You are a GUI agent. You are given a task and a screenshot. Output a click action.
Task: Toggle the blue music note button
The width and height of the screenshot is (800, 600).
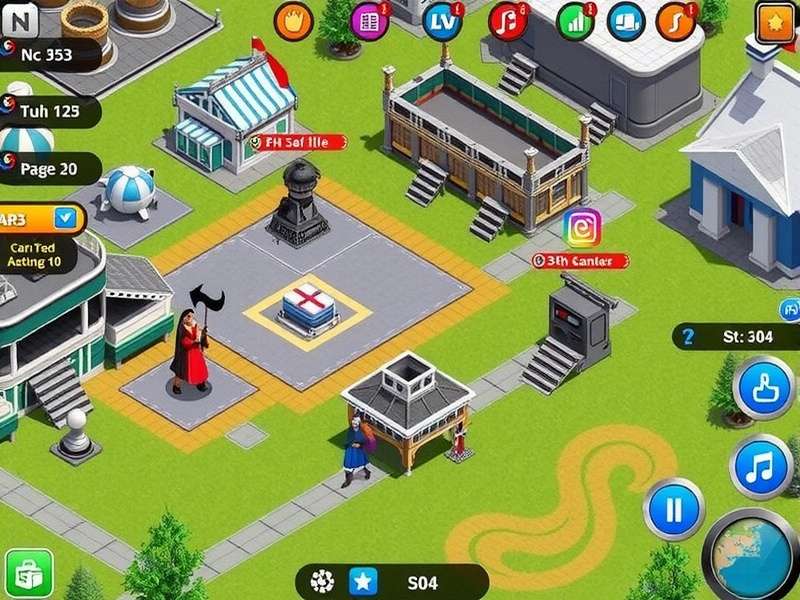coord(761,466)
